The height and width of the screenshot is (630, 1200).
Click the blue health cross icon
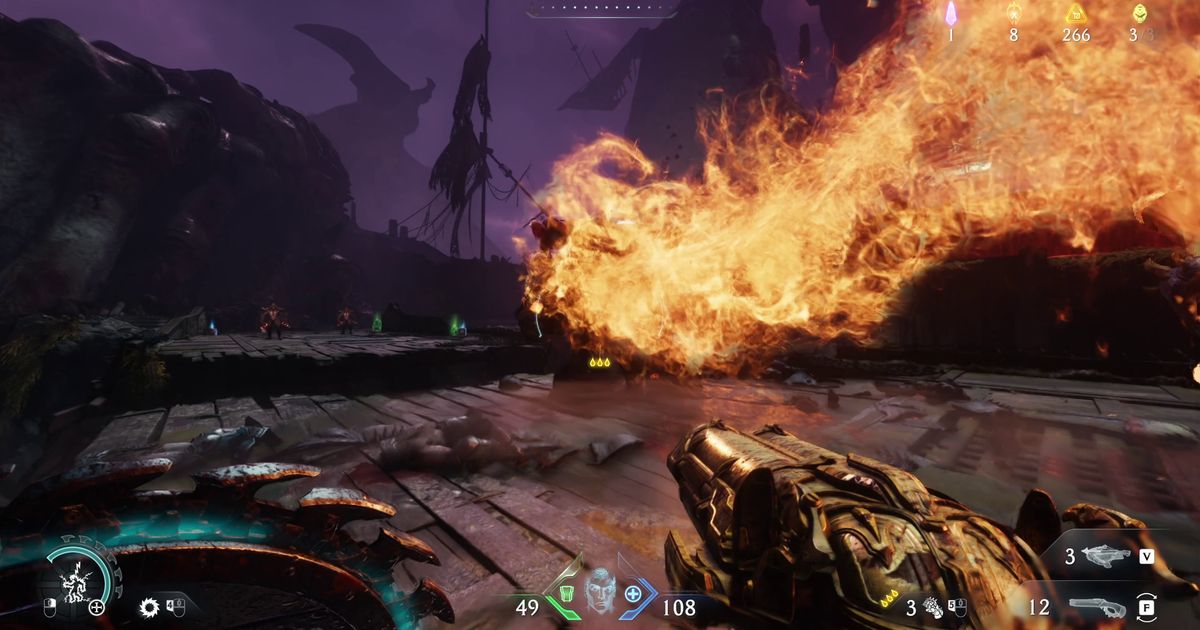click(x=633, y=594)
